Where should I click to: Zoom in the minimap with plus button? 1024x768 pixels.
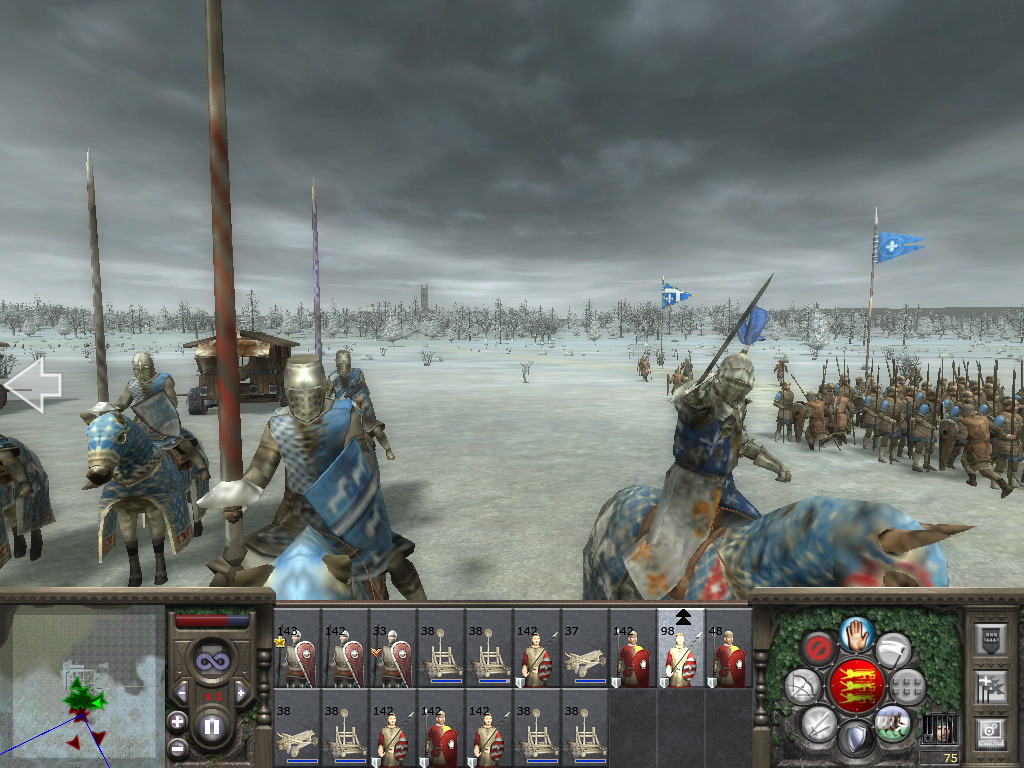click(177, 721)
